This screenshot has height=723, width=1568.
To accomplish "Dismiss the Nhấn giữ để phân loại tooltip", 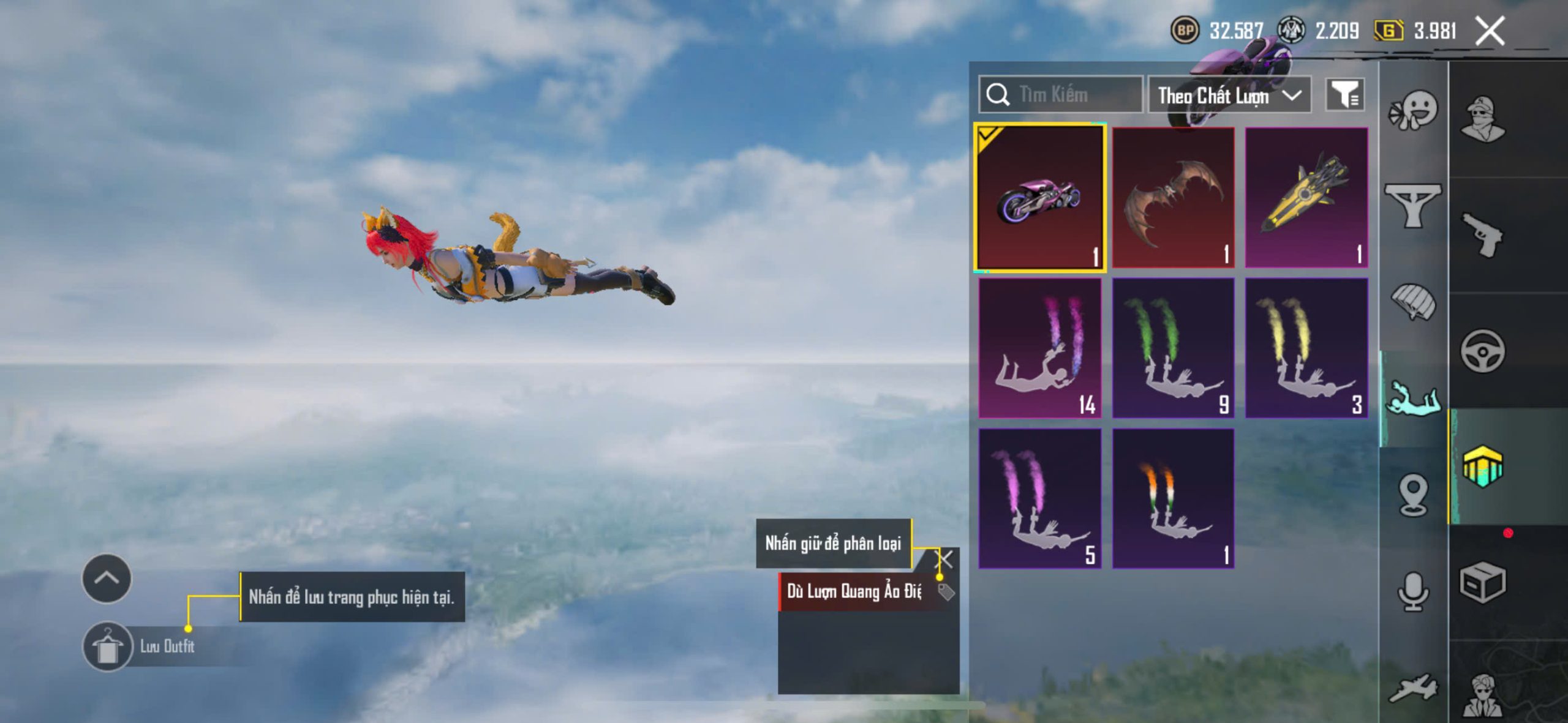I will click(946, 558).
